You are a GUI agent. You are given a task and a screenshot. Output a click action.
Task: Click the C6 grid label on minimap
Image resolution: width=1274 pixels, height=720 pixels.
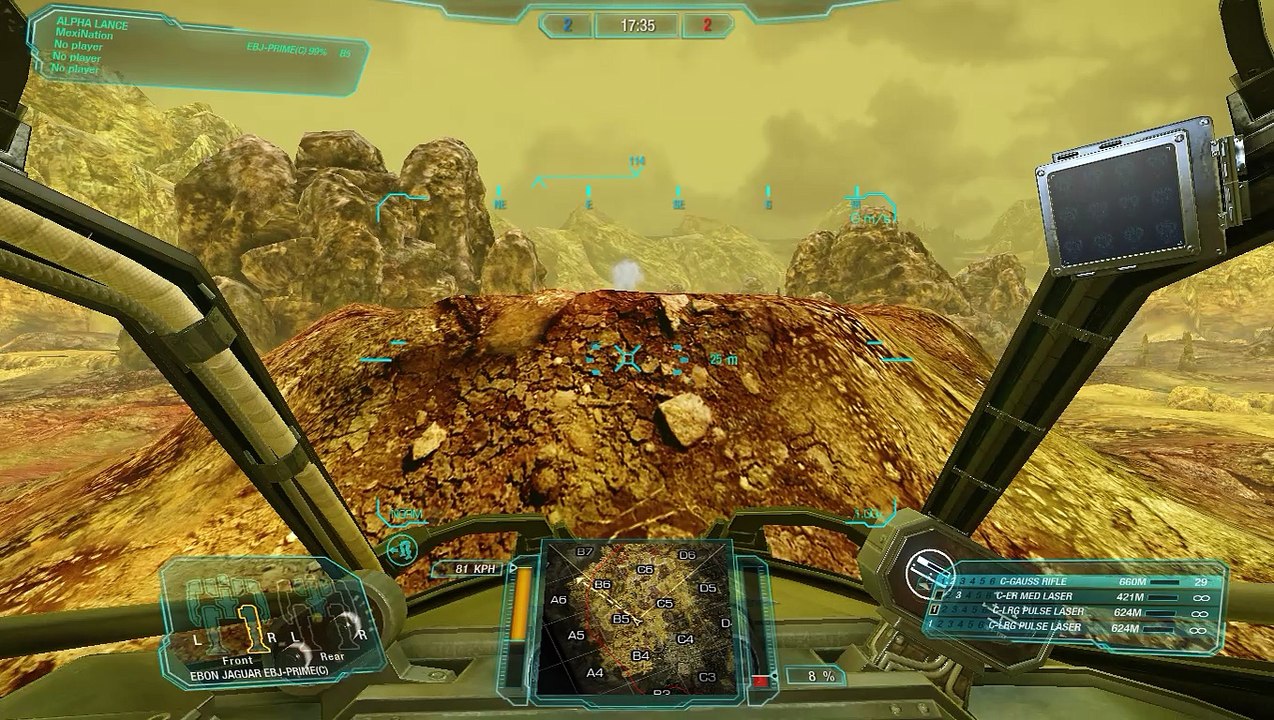pyautogui.click(x=645, y=570)
